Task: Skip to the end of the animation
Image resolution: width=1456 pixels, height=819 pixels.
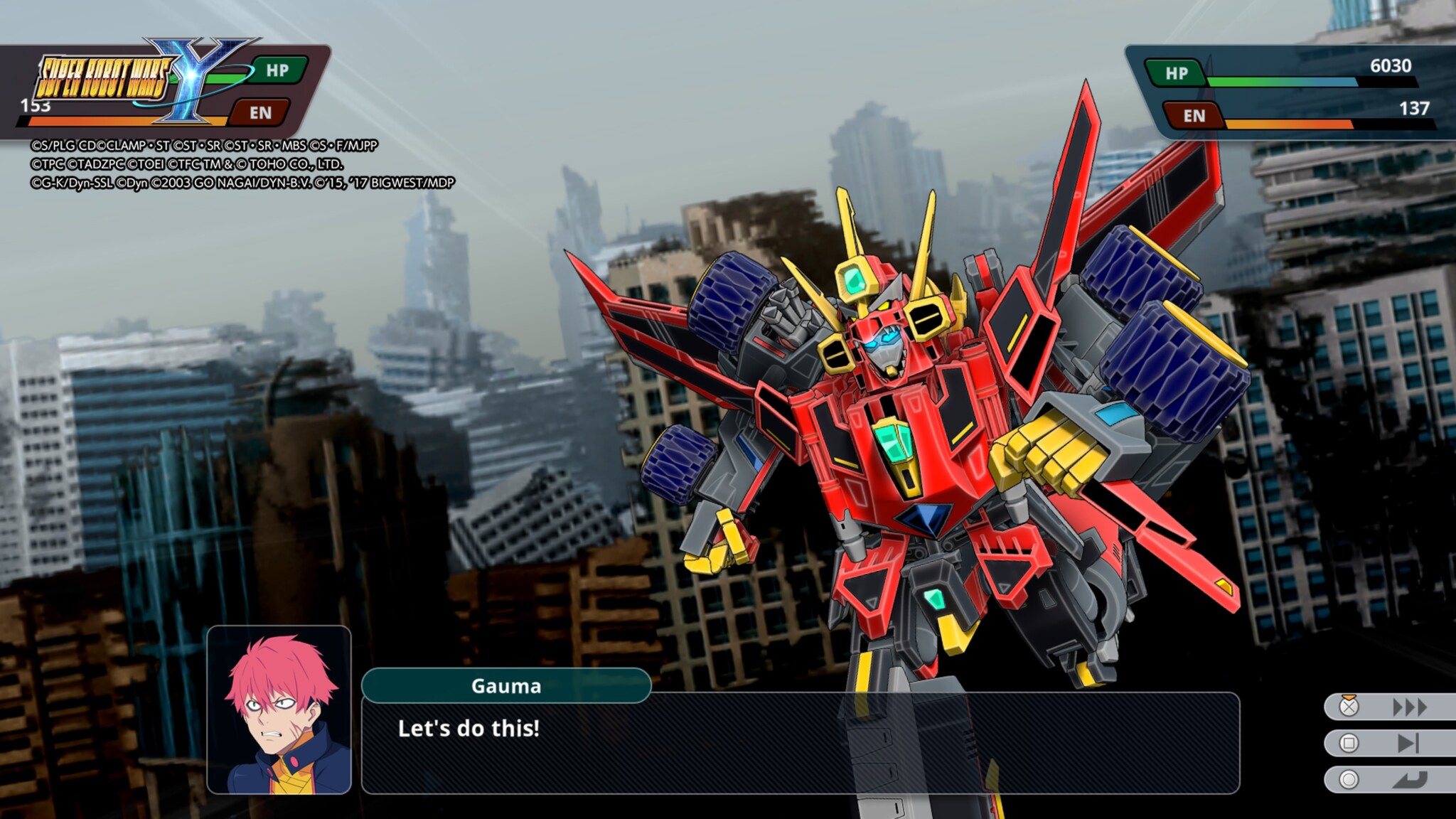Action: pyautogui.click(x=1408, y=744)
